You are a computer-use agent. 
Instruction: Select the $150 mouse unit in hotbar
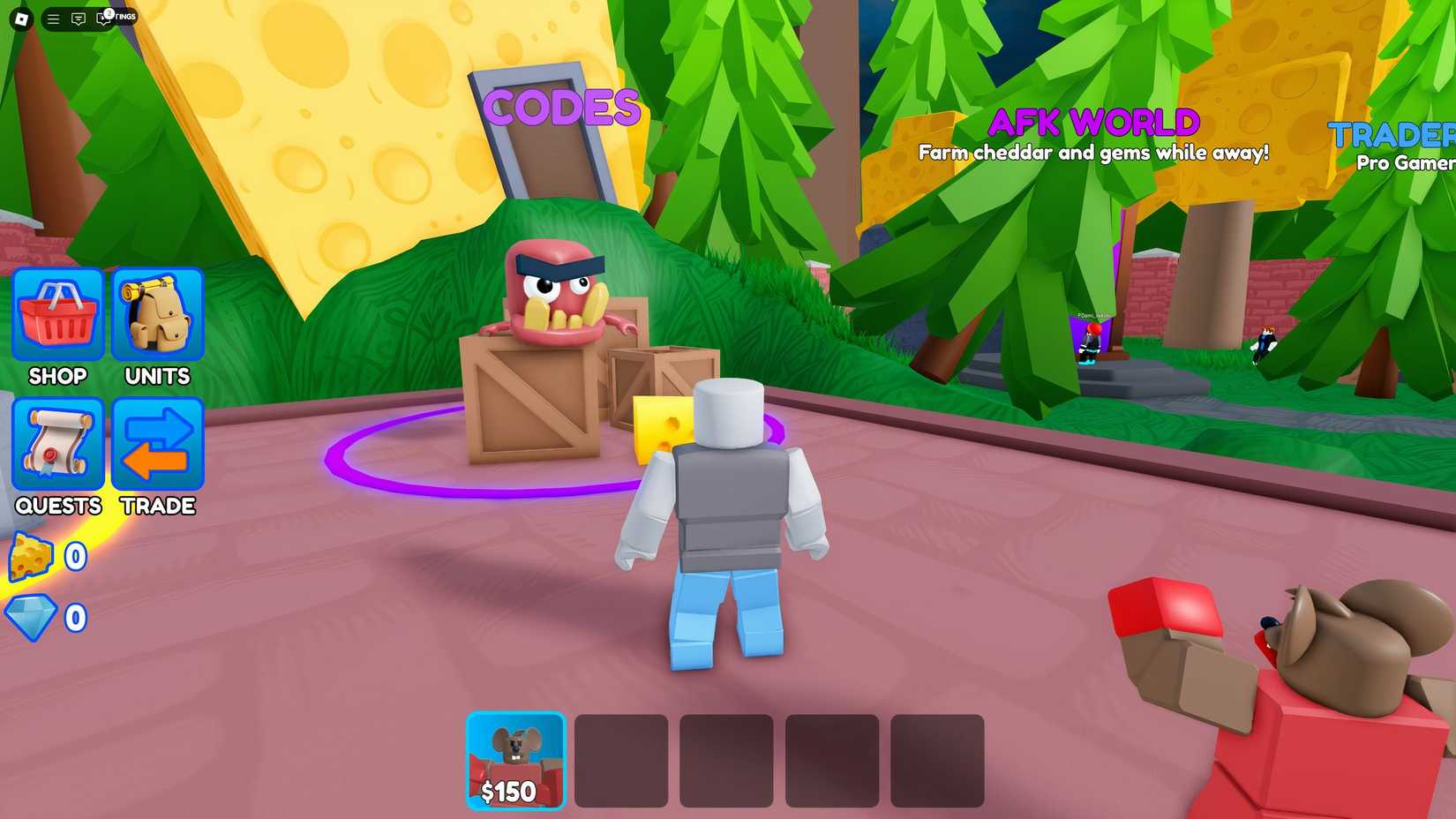click(x=516, y=757)
